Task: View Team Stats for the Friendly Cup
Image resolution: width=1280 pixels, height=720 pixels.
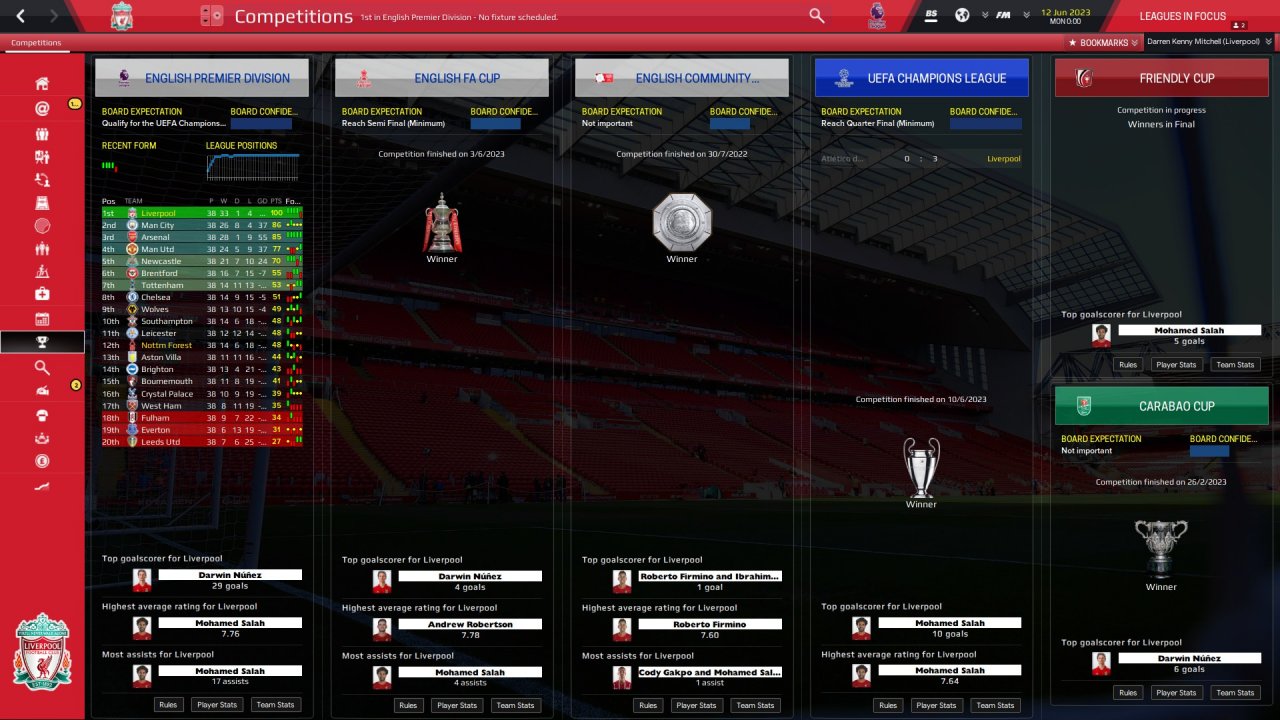Action: click(x=1235, y=364)
